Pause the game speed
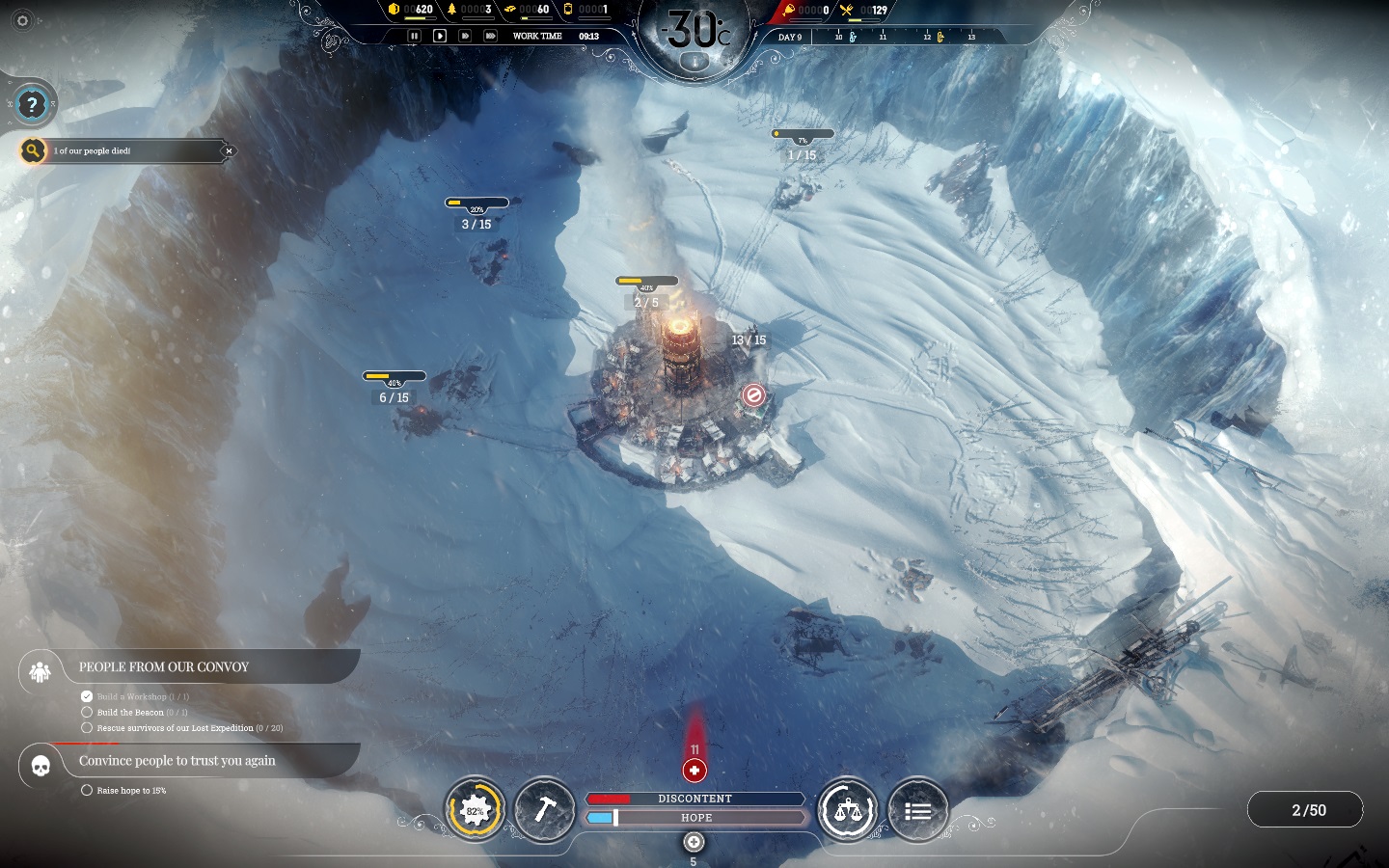The image size is (1389, 868). click(414, 36)
